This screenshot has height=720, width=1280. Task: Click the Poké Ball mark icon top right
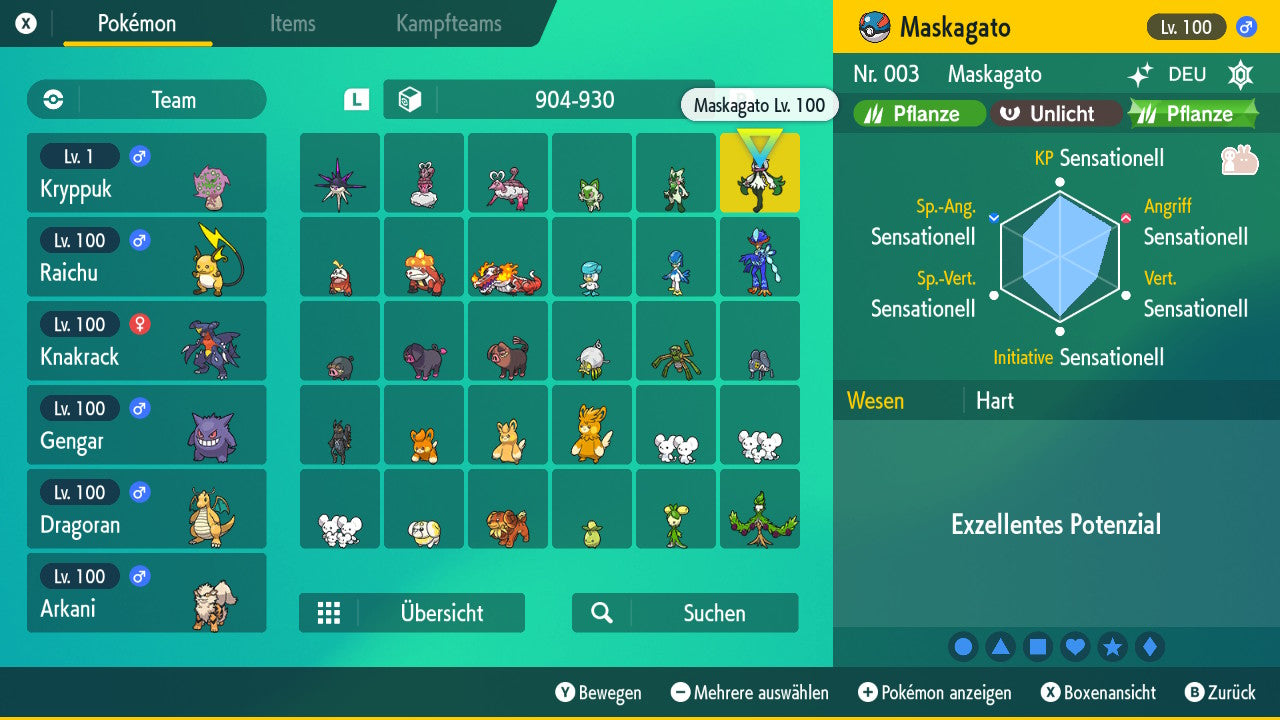[1240, 75]
